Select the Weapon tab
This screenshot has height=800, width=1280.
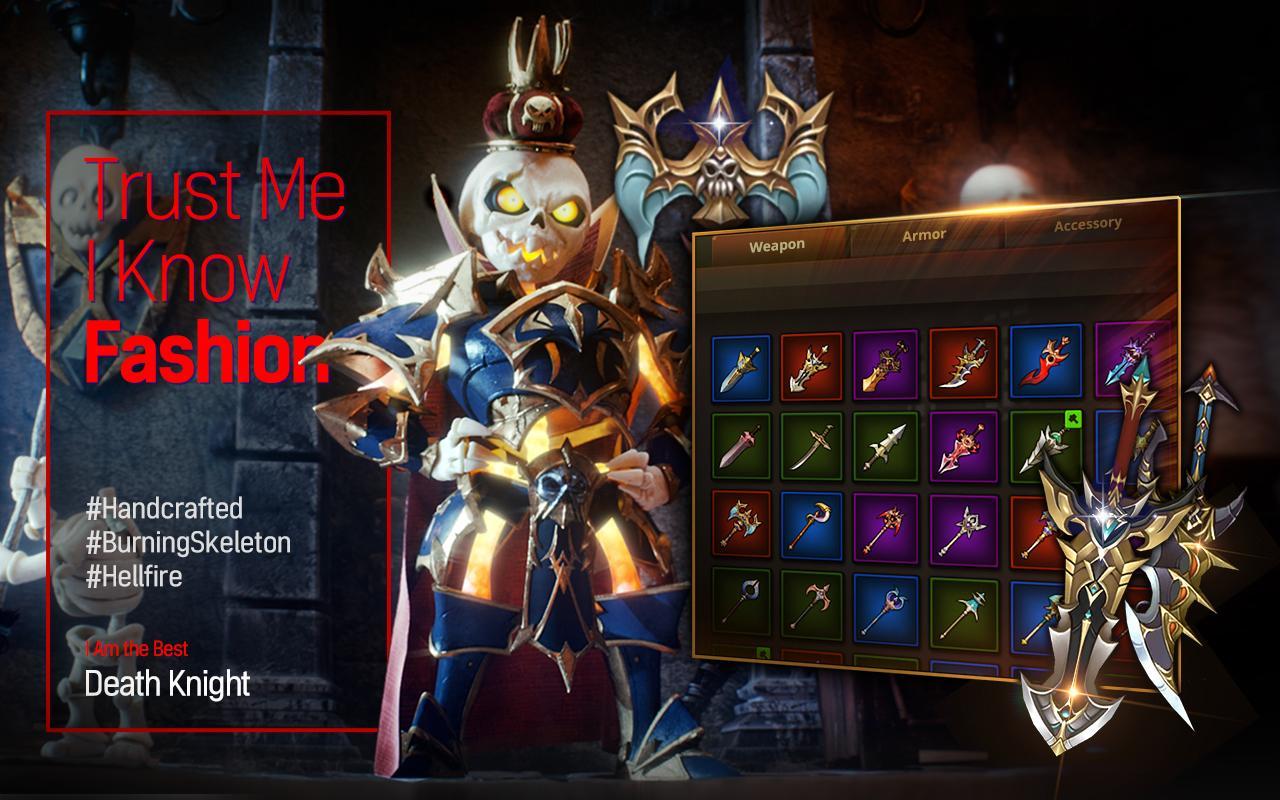click(x=776, y=245)
